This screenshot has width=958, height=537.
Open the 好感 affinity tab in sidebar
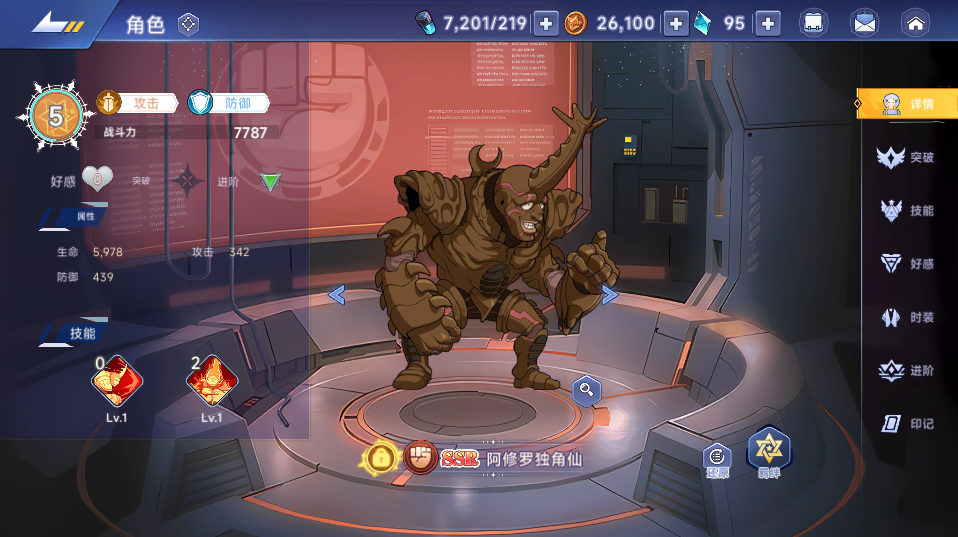pos(908,264)
